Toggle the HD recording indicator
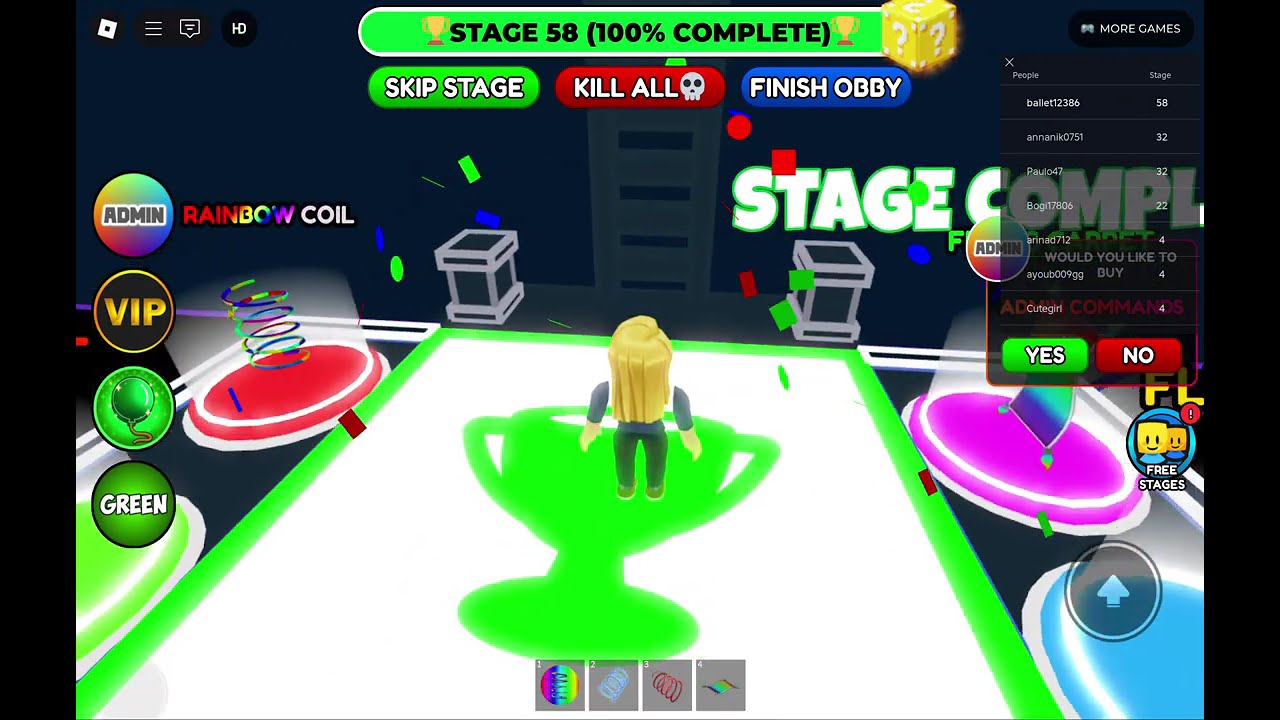This screenshot has height=720, width=1280. [239, 29]
